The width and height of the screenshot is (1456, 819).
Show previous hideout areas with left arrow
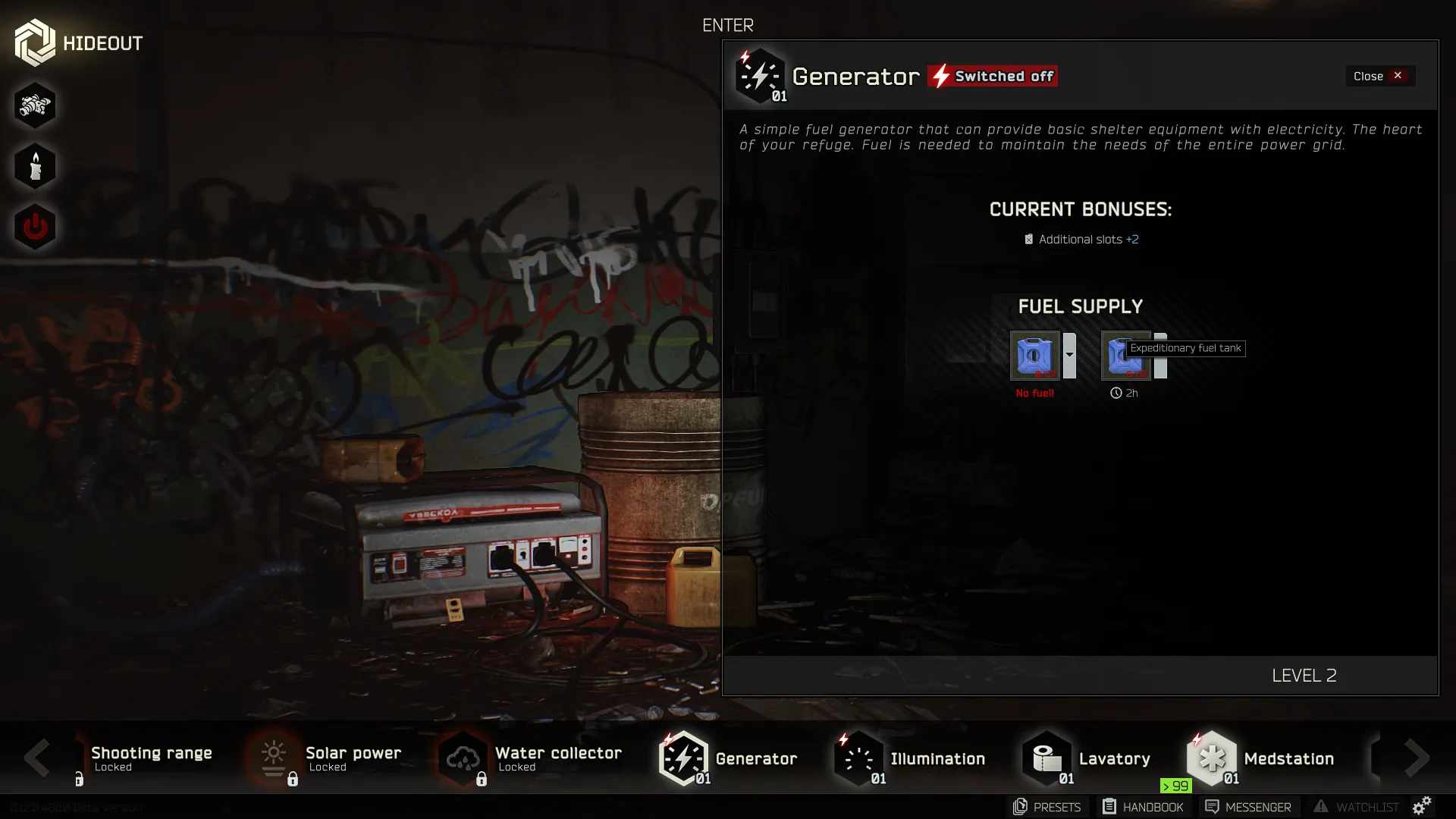[36, 758]
